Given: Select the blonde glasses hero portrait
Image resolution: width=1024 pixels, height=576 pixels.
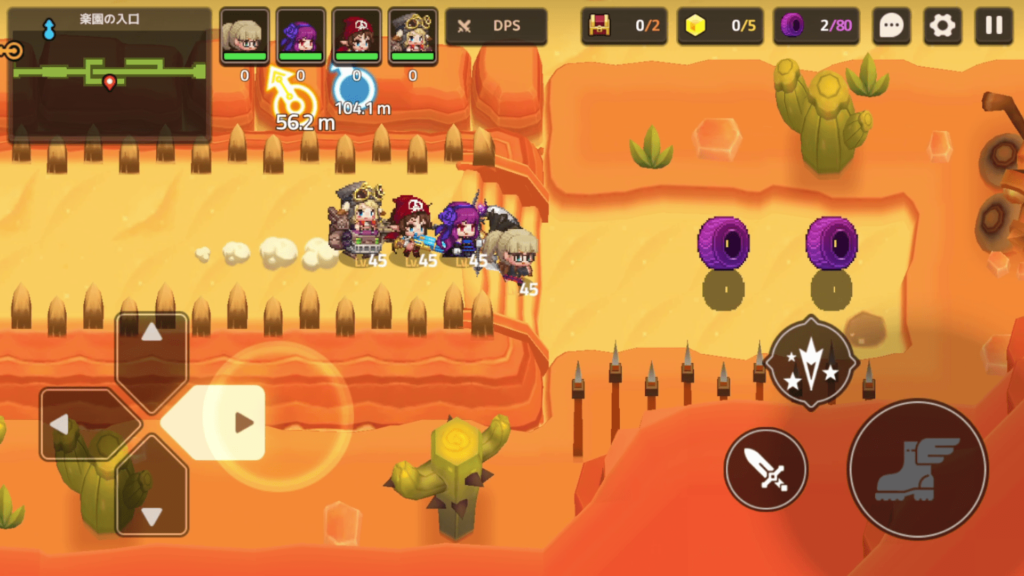Looking at the screenshot, I should (x=244, y=36).
